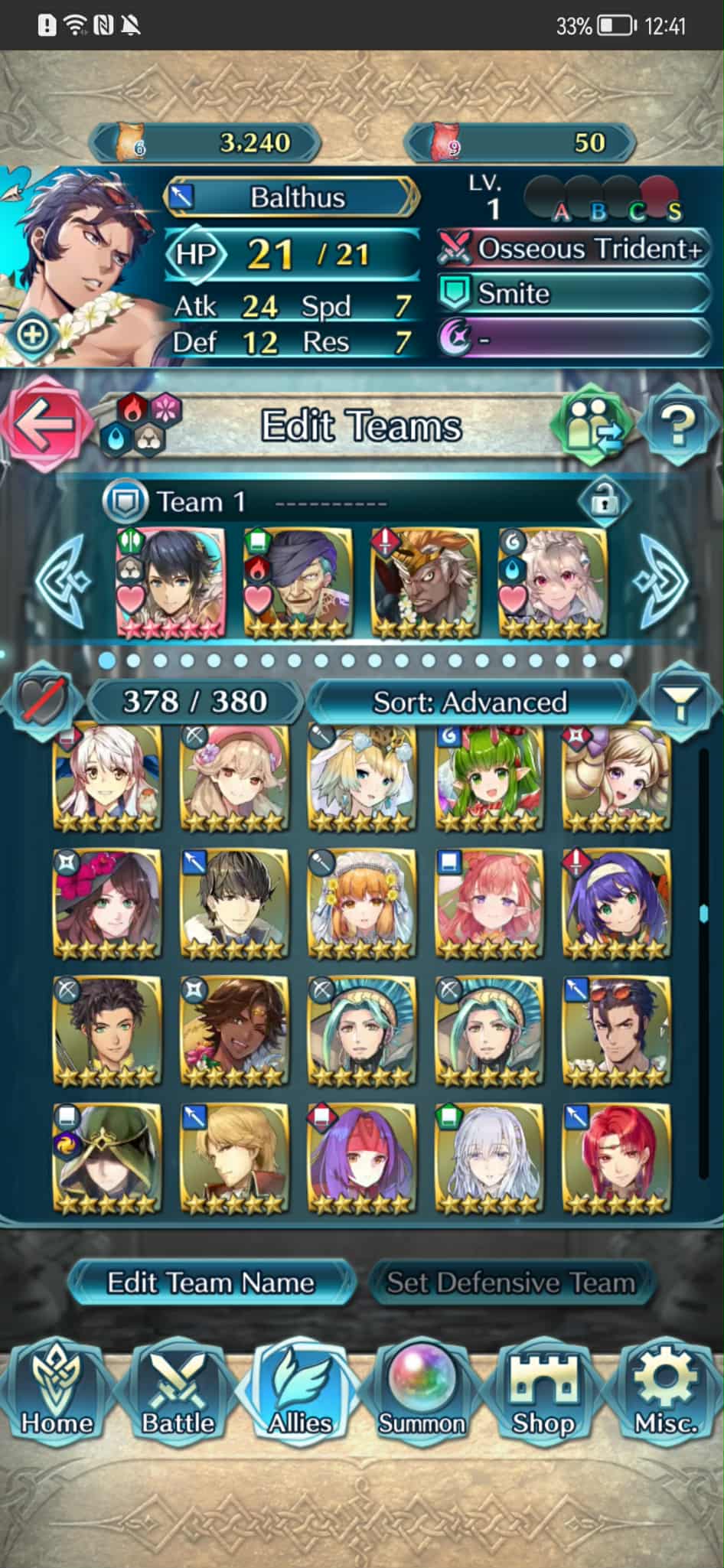Open the Battle tab
This screenshot has height=1568, width=724.
coord(178,1394)
